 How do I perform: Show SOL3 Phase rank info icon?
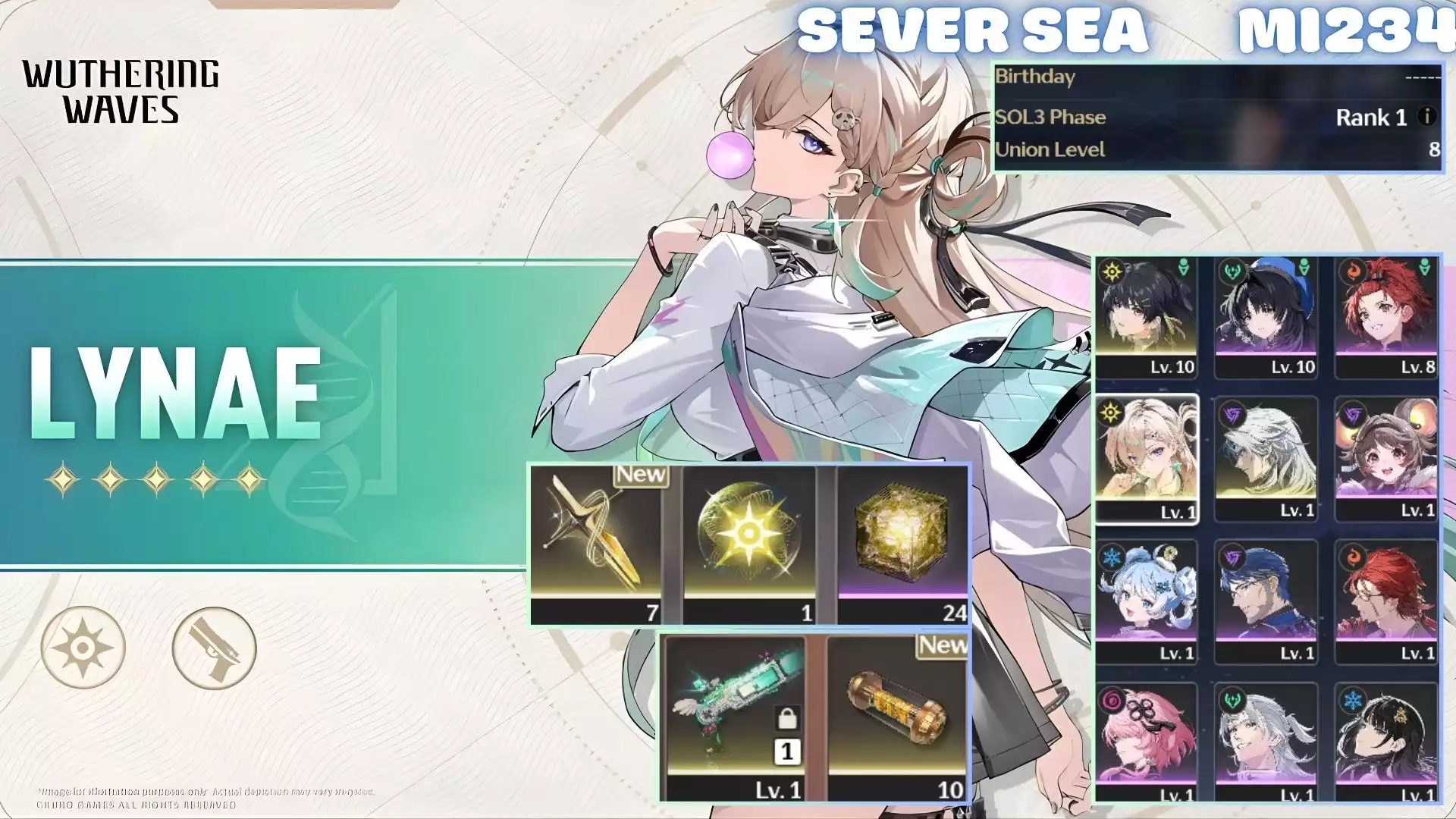(x=1426, y=117)
